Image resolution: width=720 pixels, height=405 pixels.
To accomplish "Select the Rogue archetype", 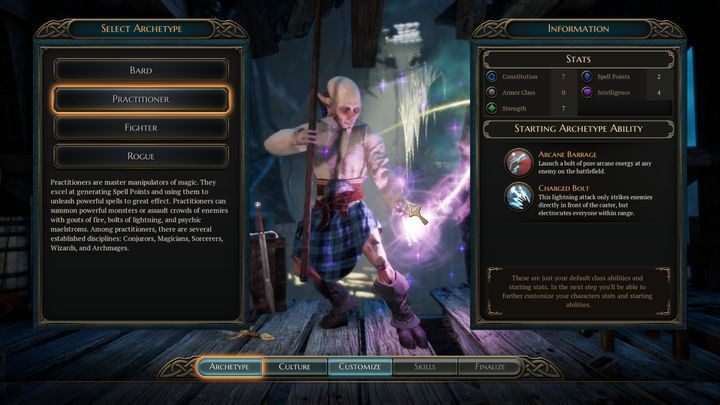I will 141,155.
